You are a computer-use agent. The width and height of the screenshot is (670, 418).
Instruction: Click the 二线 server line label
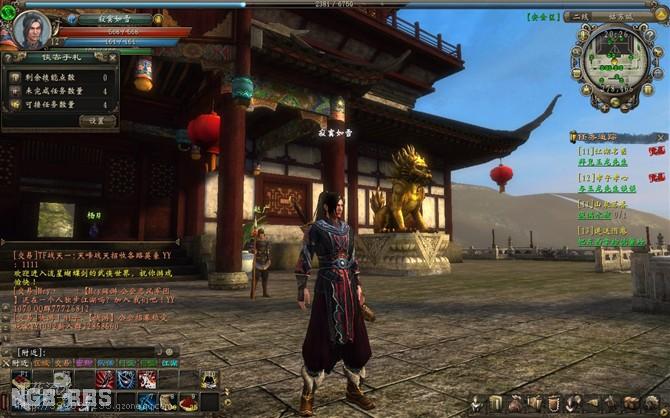(x=576, y=17)
